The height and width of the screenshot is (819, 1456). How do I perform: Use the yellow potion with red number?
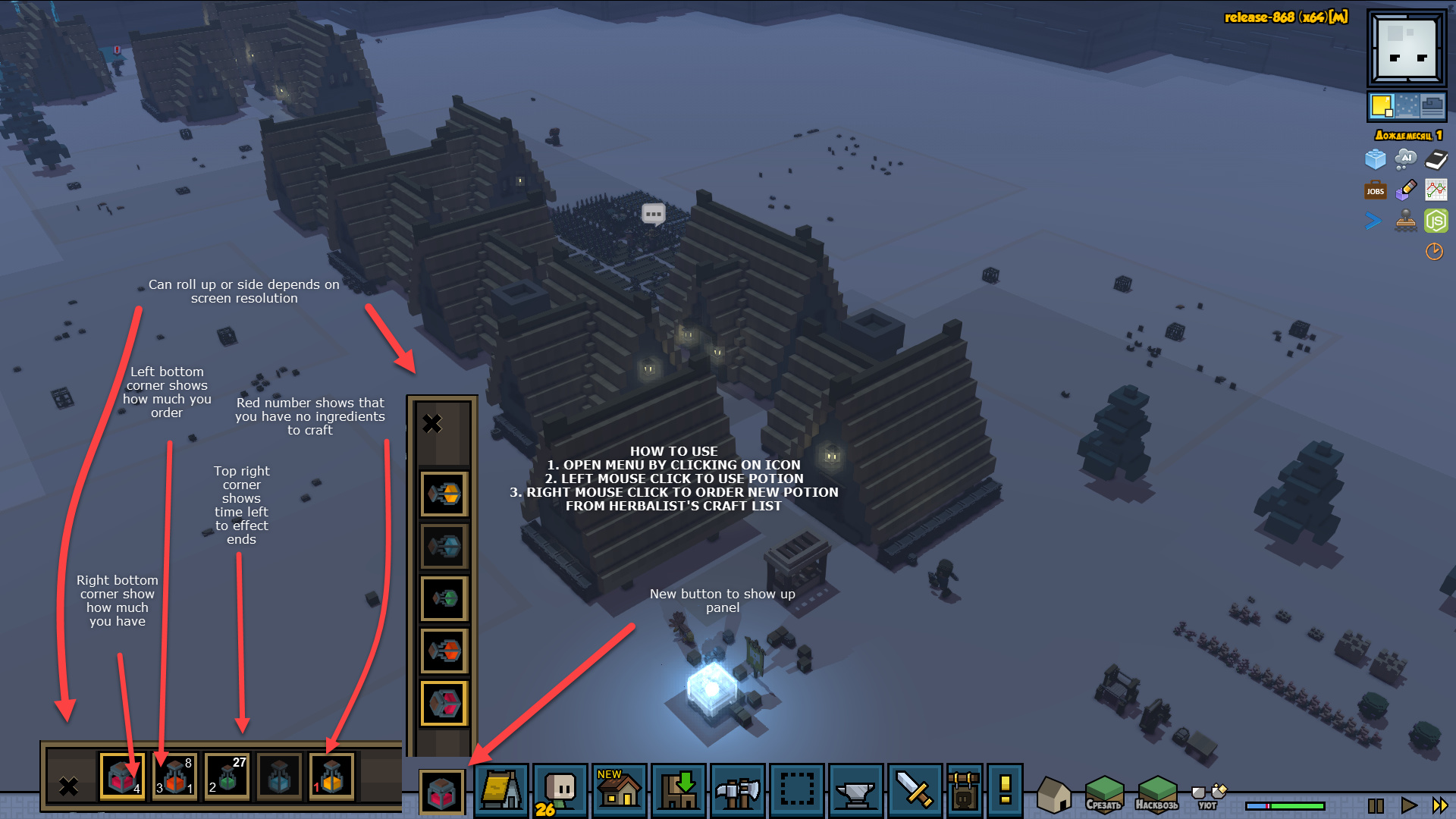pos(331,777)
